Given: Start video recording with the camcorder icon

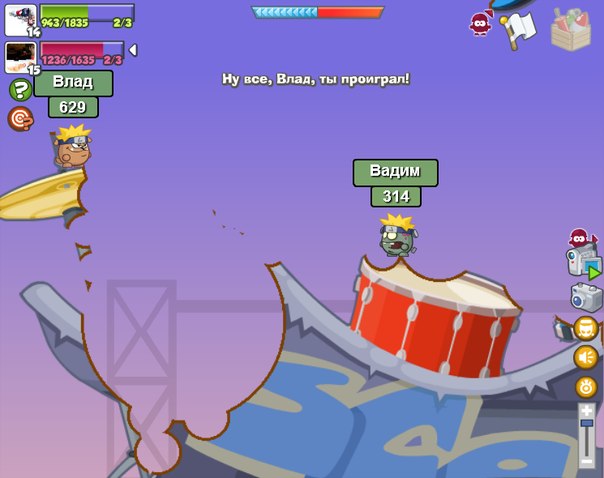Looking at the screenshot, I should pyautogui.click(x=584, y=264).
